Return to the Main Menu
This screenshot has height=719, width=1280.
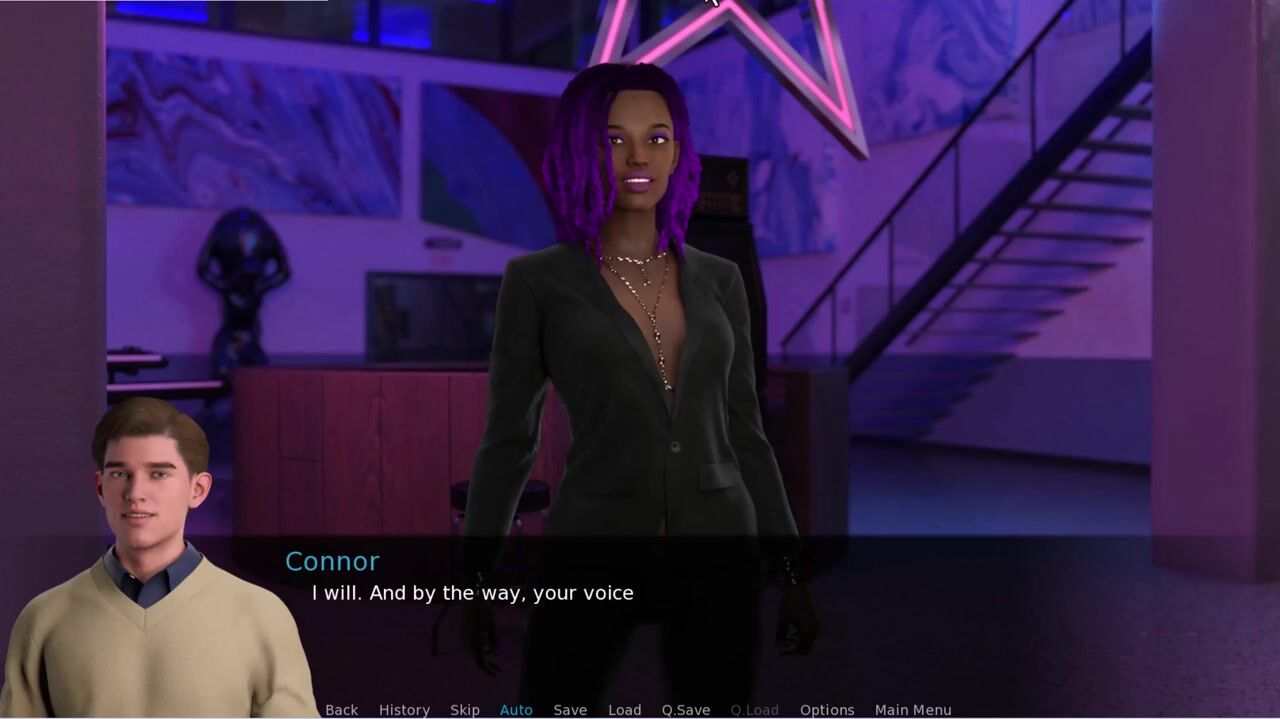pos(913,709)
